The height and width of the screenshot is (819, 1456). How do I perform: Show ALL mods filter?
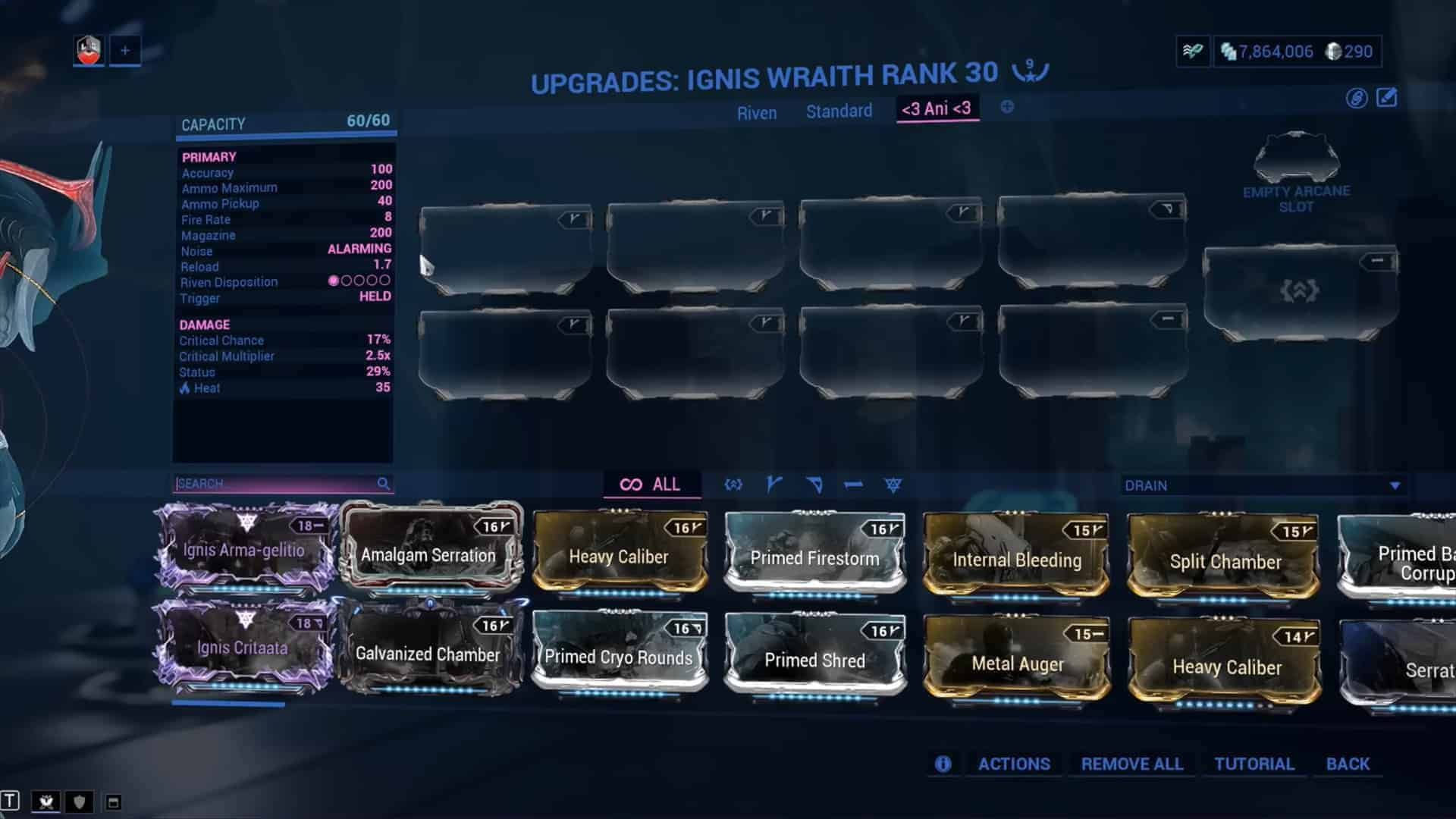651,485
